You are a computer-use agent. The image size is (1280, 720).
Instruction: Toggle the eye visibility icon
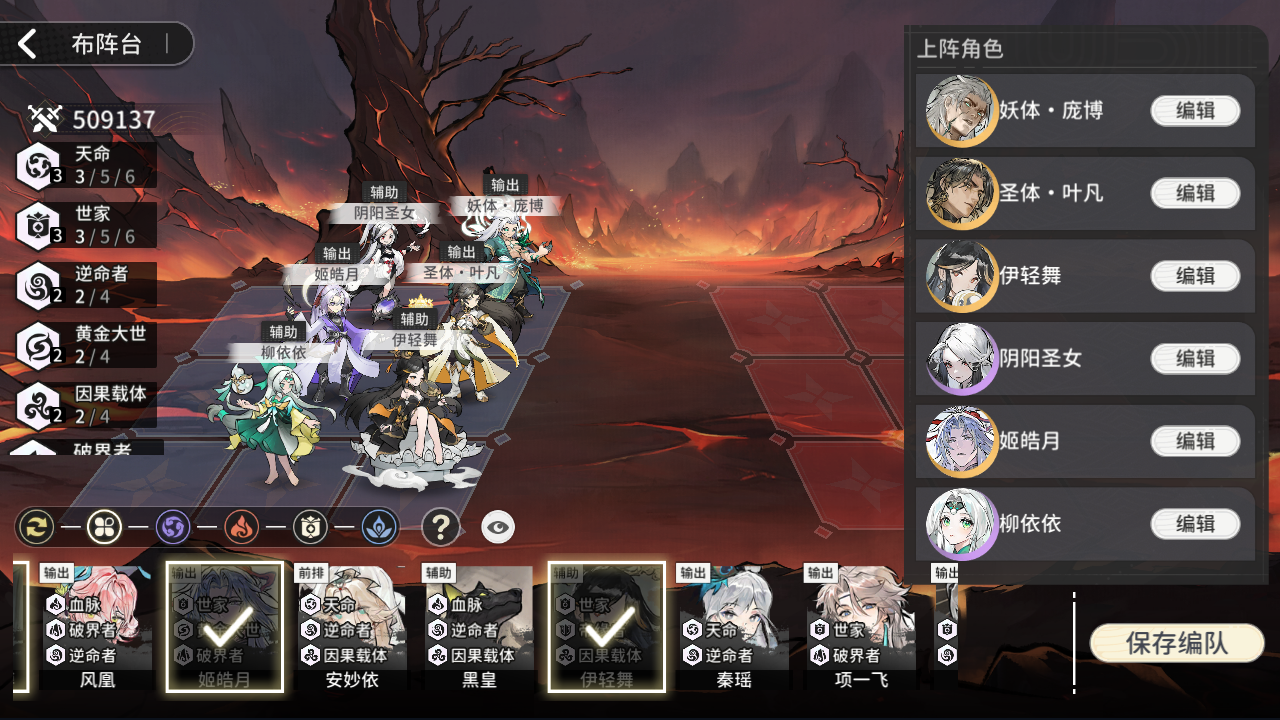pos(498,527)
